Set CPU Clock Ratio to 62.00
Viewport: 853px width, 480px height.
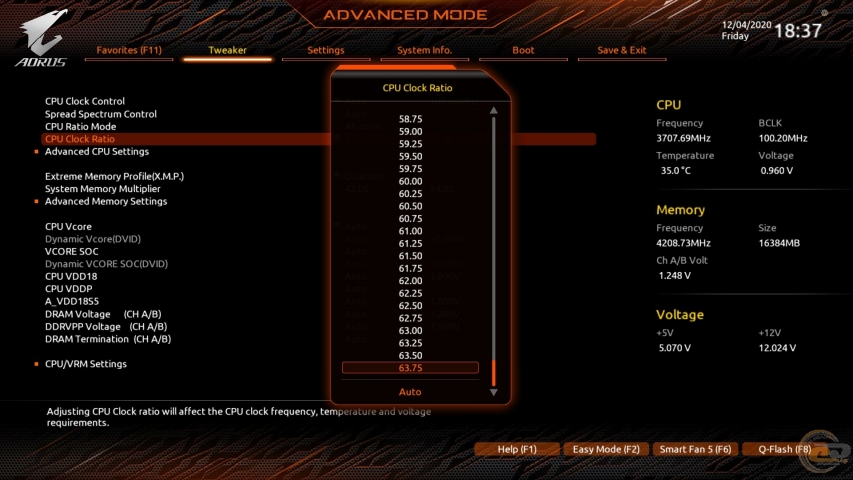pyautogui.click(x=410, y=281)
